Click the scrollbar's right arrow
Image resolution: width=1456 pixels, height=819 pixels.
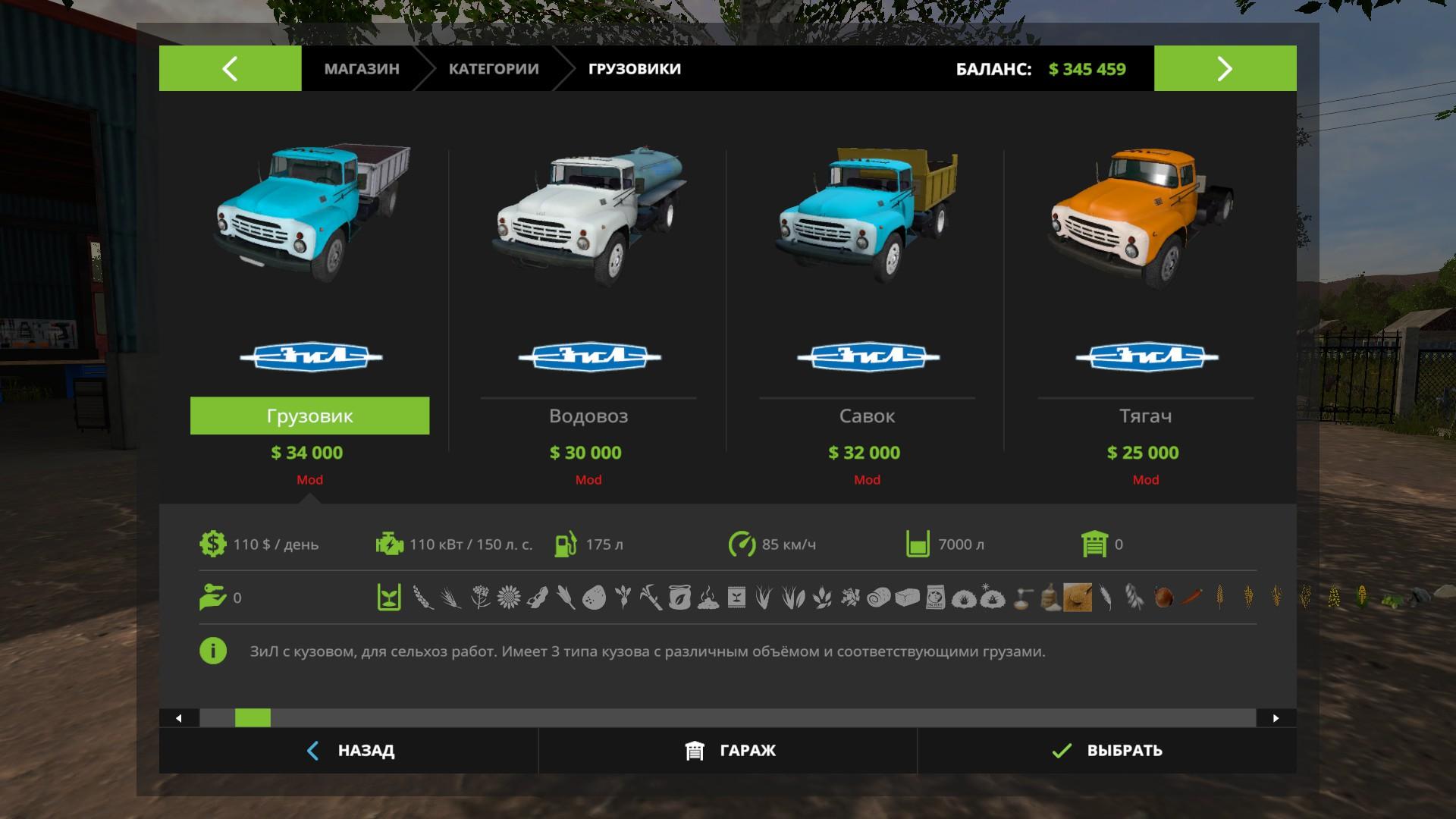pos(1276,718)
